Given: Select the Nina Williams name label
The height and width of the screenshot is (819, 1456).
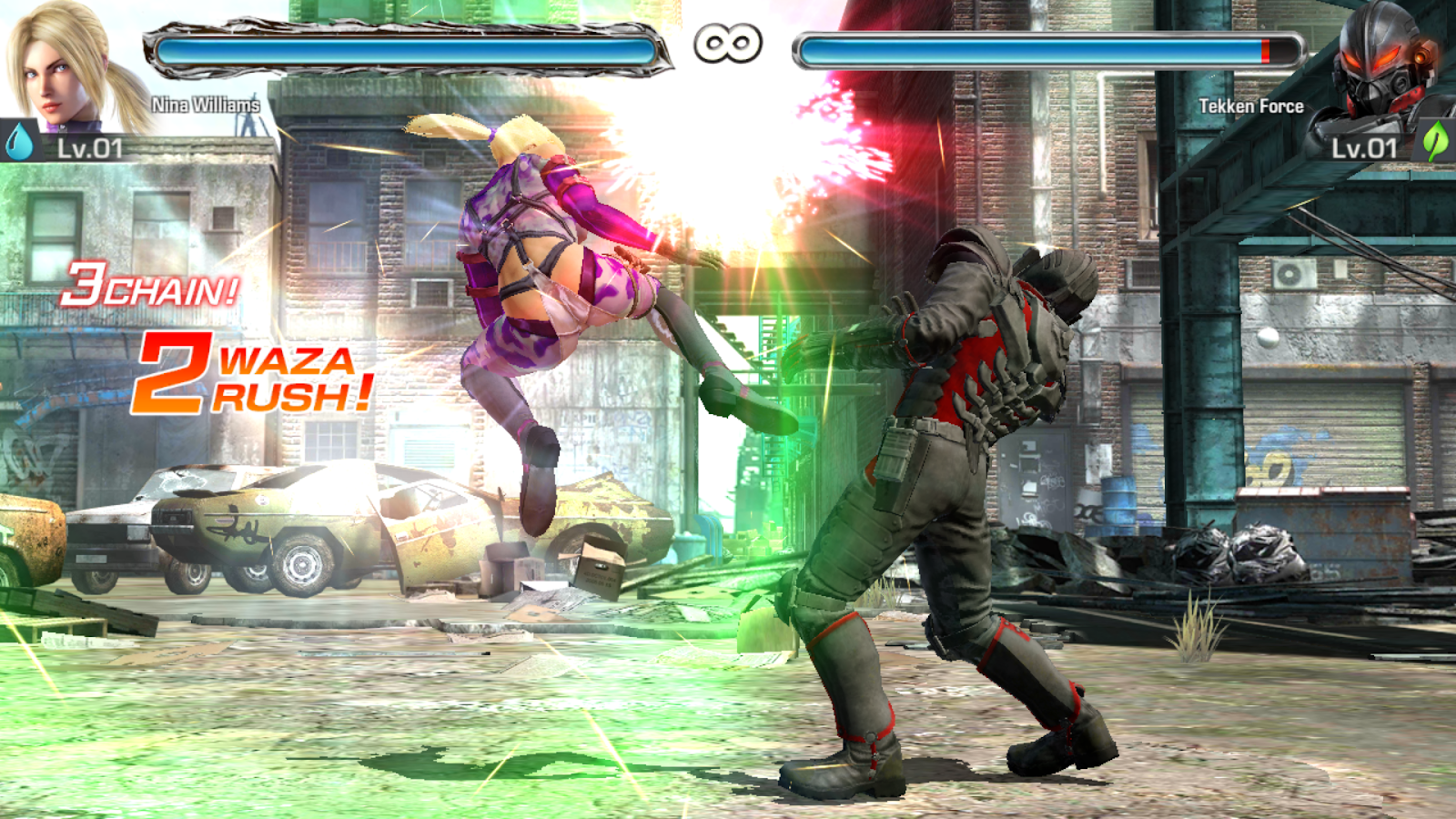Looking at the screenshot, I should [x=205, y=105].
